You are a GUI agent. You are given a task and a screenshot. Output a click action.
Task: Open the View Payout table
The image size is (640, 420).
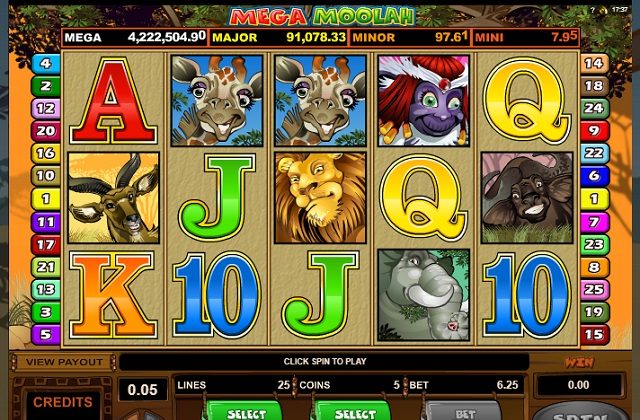coord(65,362)
